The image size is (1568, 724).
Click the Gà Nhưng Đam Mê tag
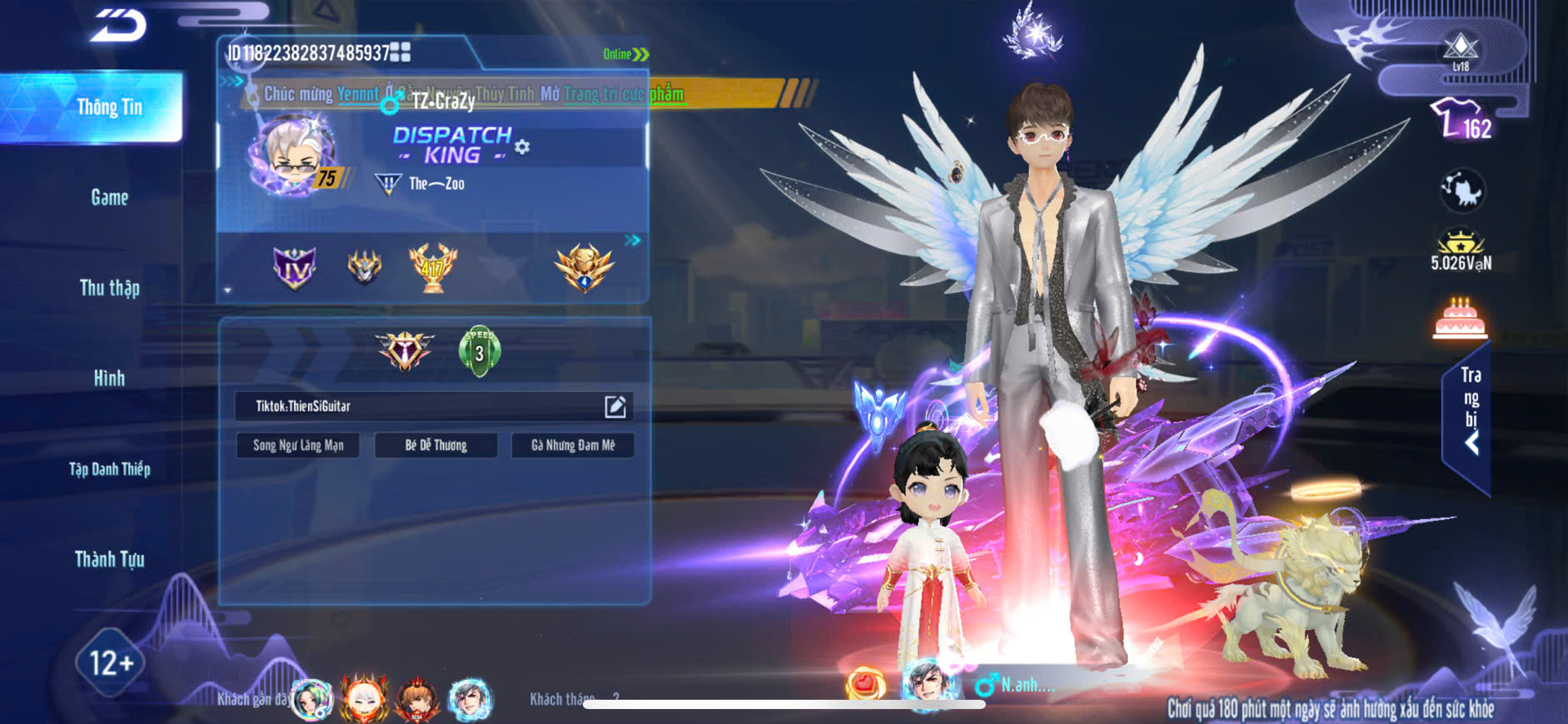[x=573, y=445]
